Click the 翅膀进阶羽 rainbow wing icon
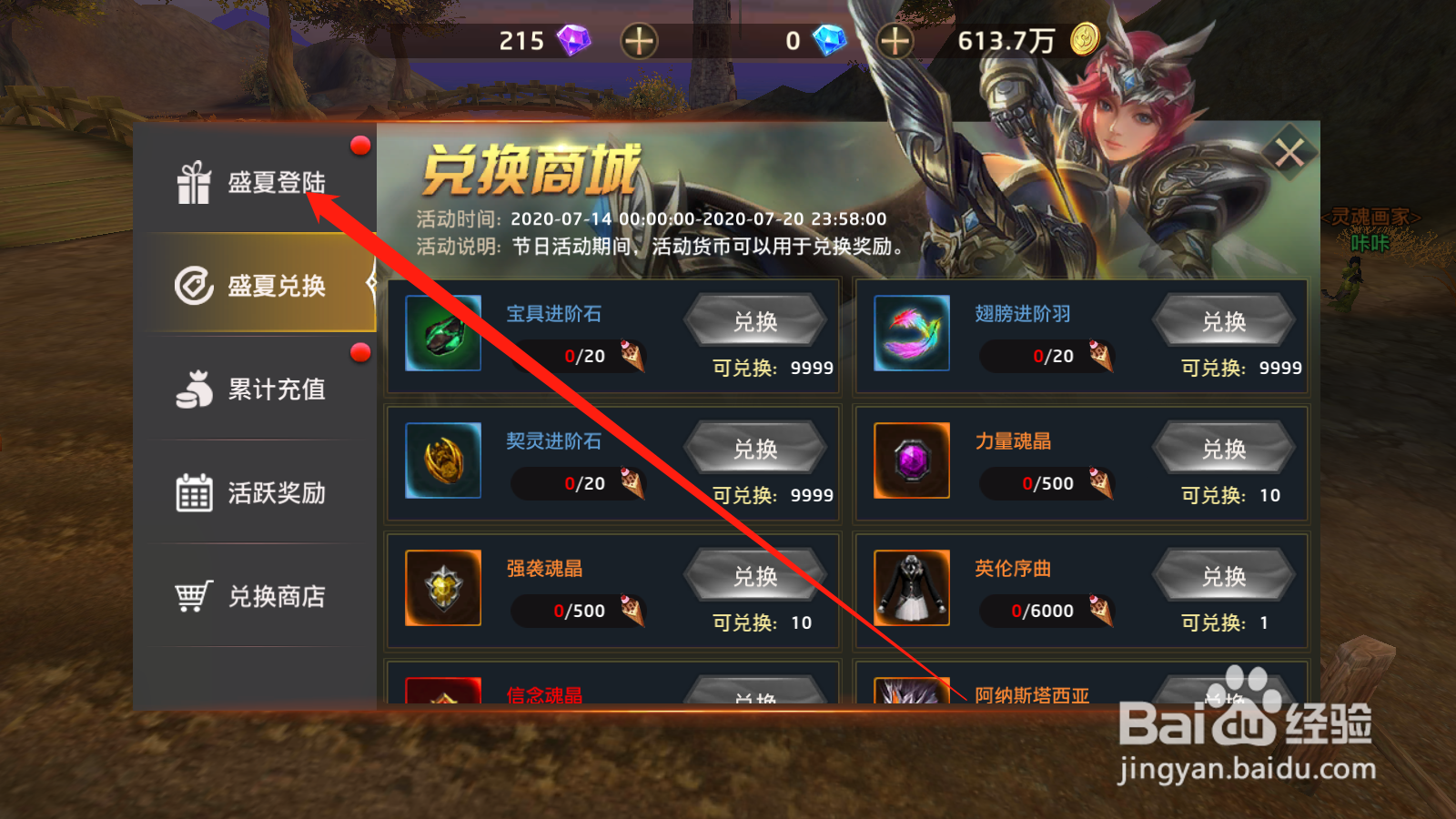This screenshot has height=819, width=1456. click(911, 333)
